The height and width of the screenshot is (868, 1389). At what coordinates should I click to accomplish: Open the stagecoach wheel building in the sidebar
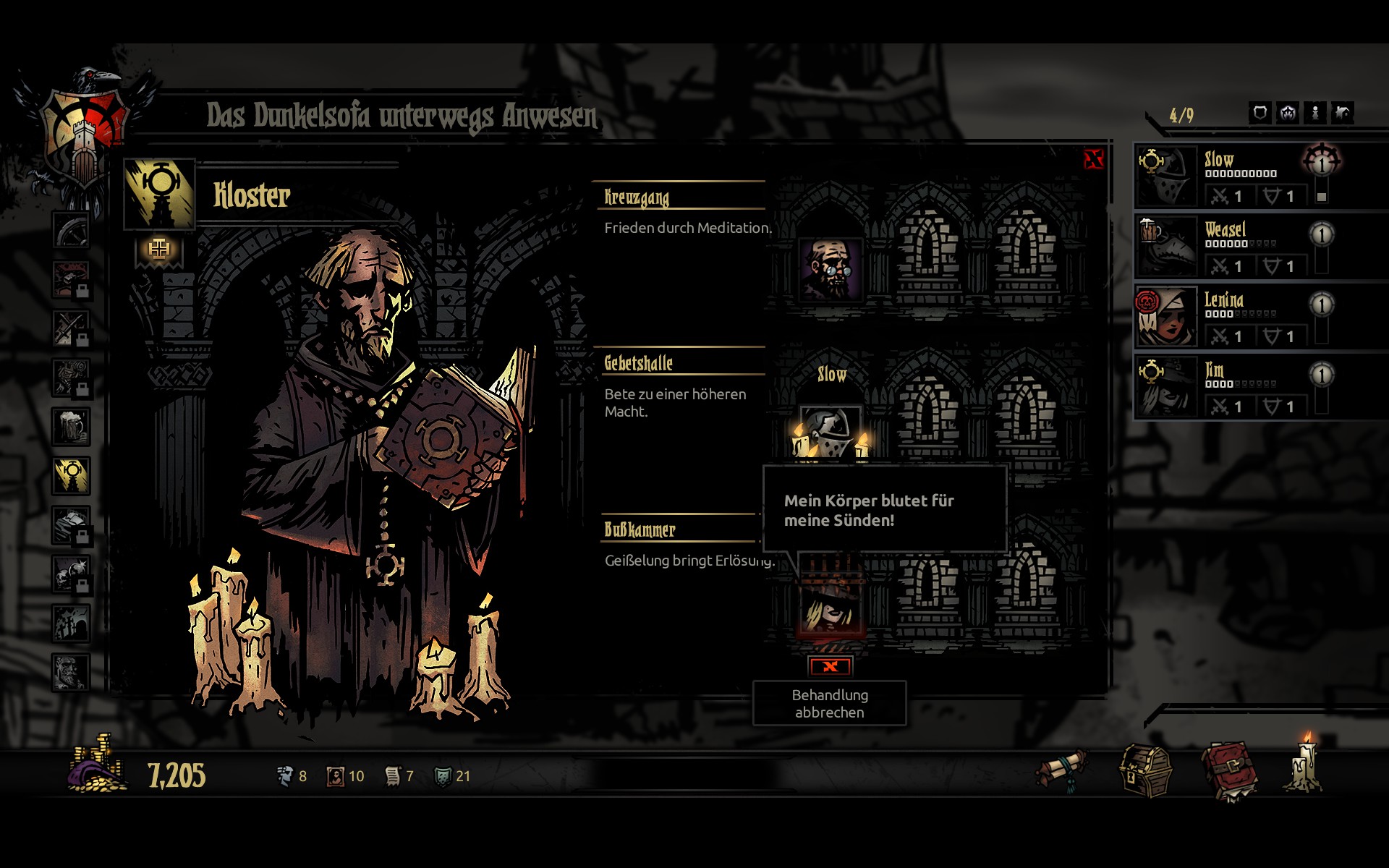(x=71, y=231)
